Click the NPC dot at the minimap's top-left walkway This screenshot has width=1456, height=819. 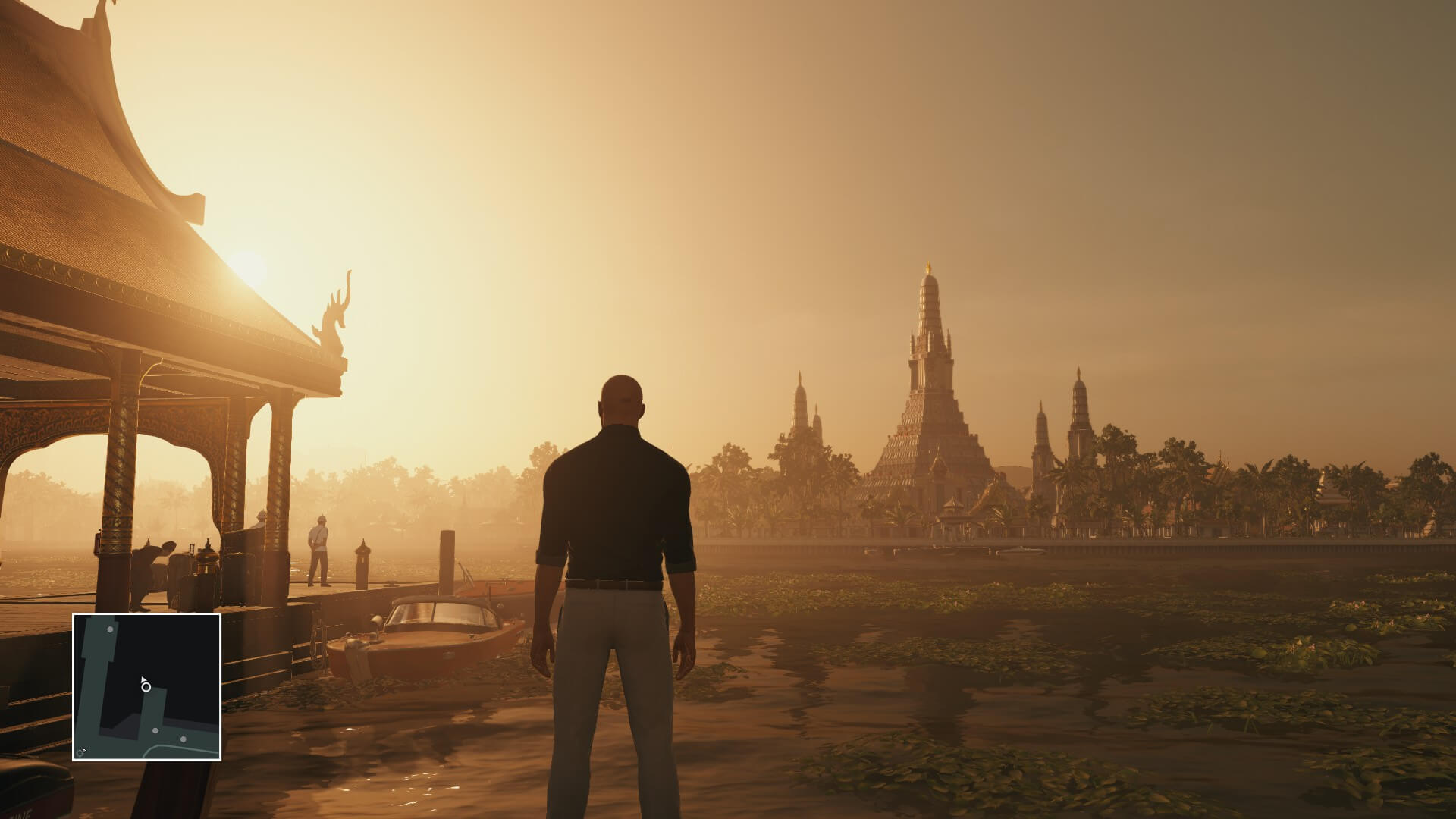109,629
